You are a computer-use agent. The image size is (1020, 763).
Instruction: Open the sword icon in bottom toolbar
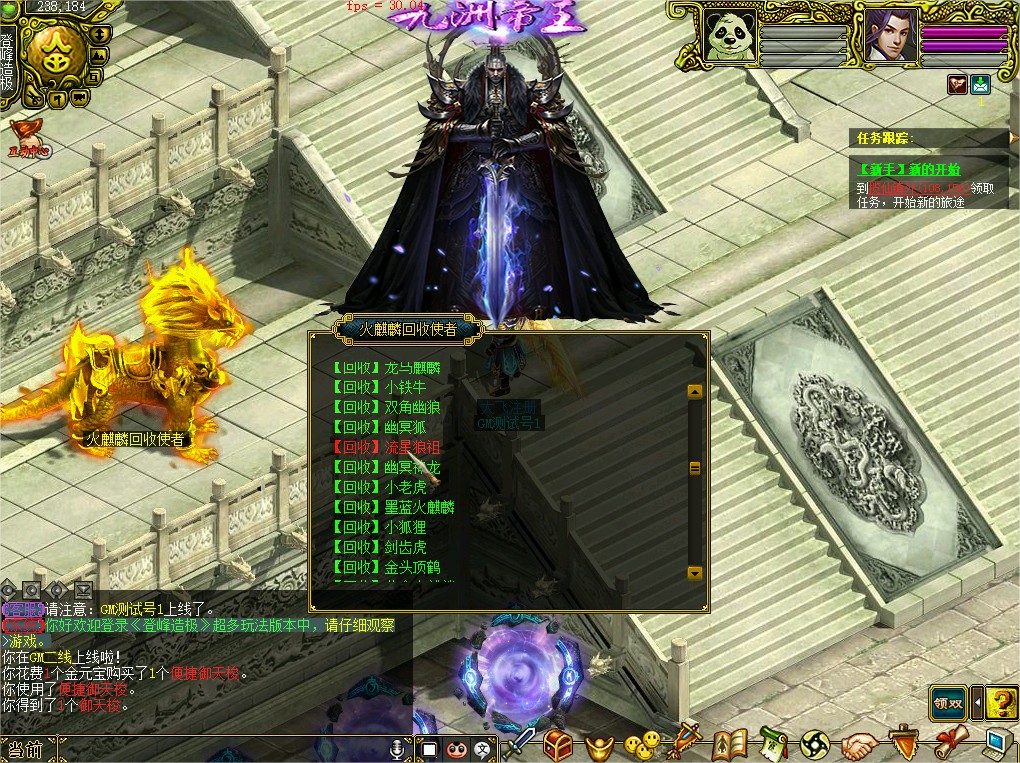click(519, 744)
